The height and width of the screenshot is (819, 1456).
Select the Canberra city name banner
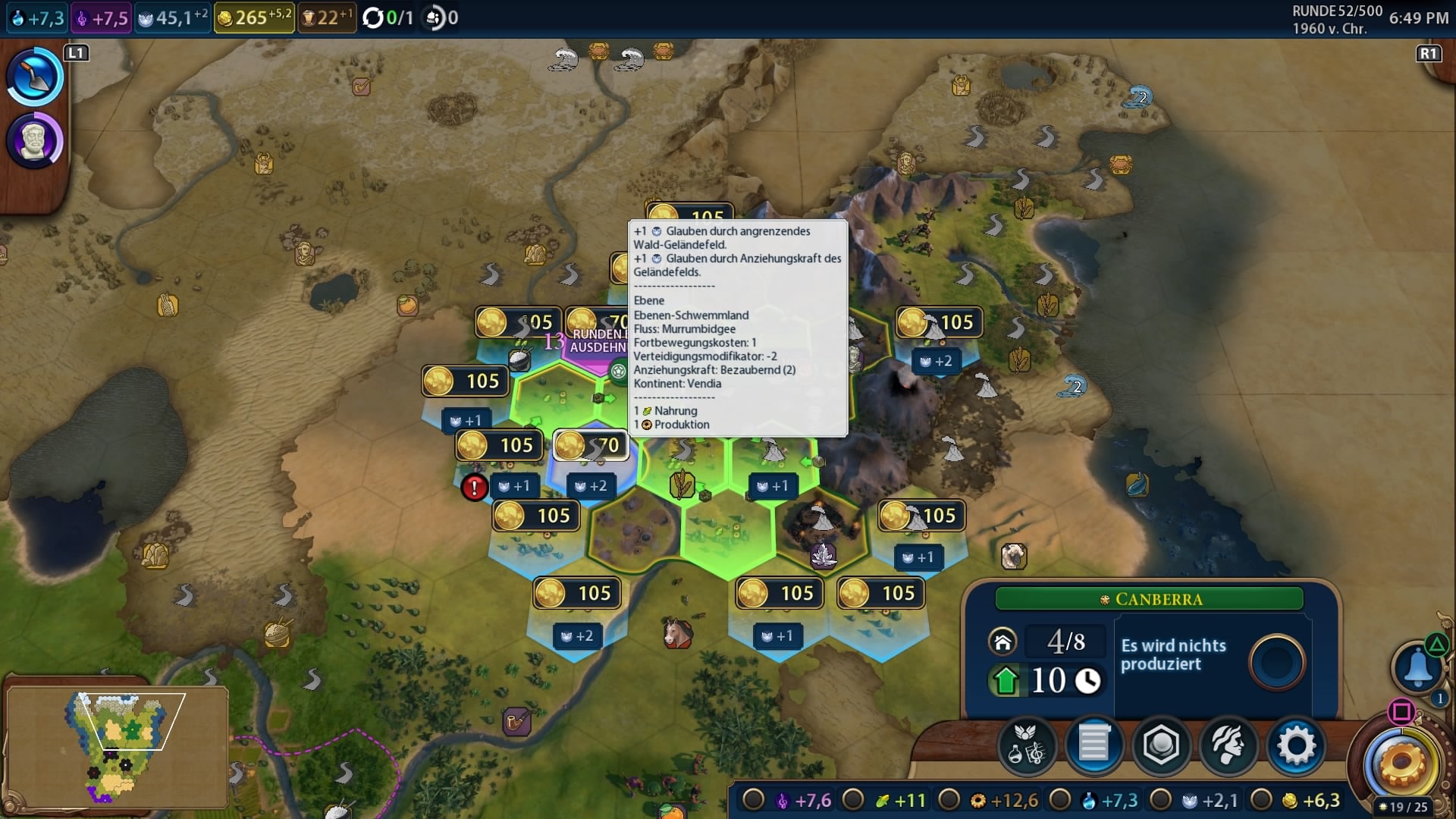[x=1150, y=599]
